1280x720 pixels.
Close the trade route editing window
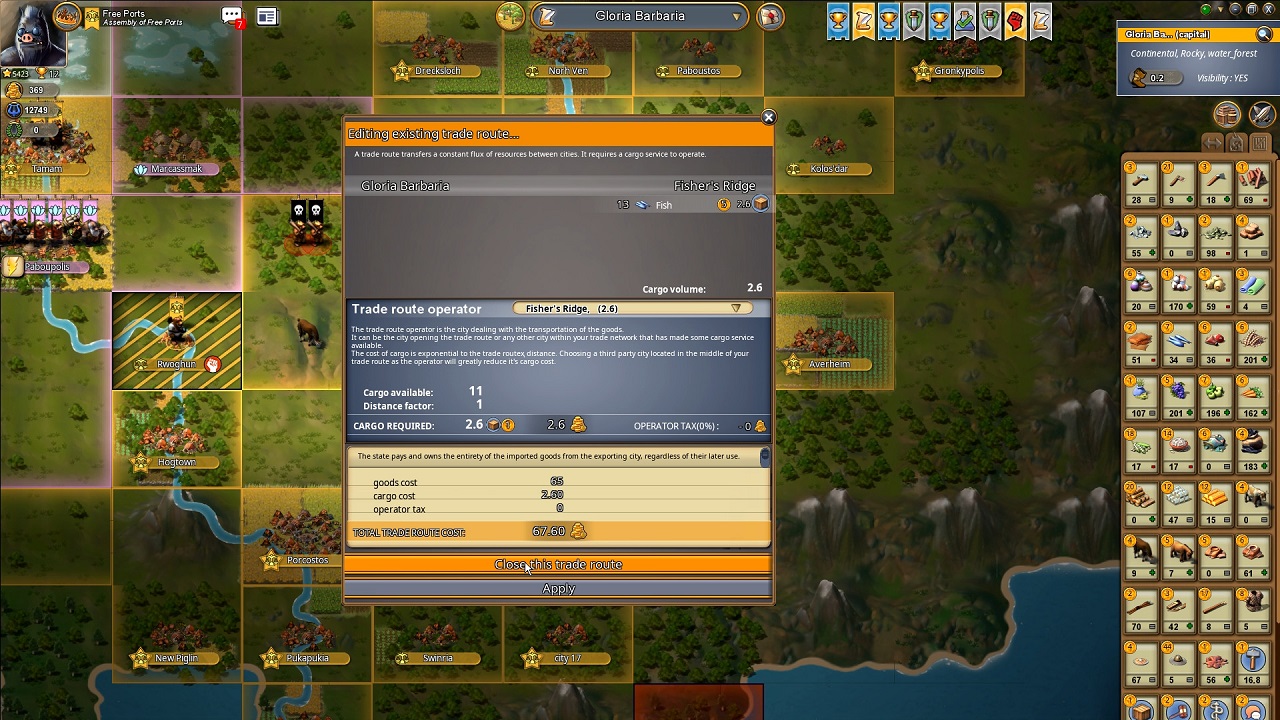(x=768, y=118)
